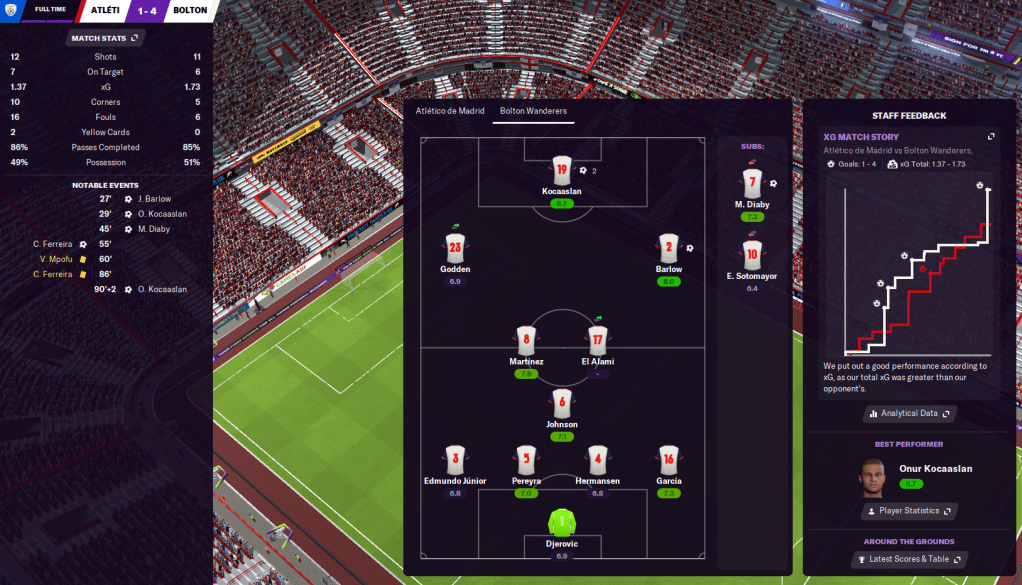Select striker Kocaaslan's shirt number 19

pos(561,170)
